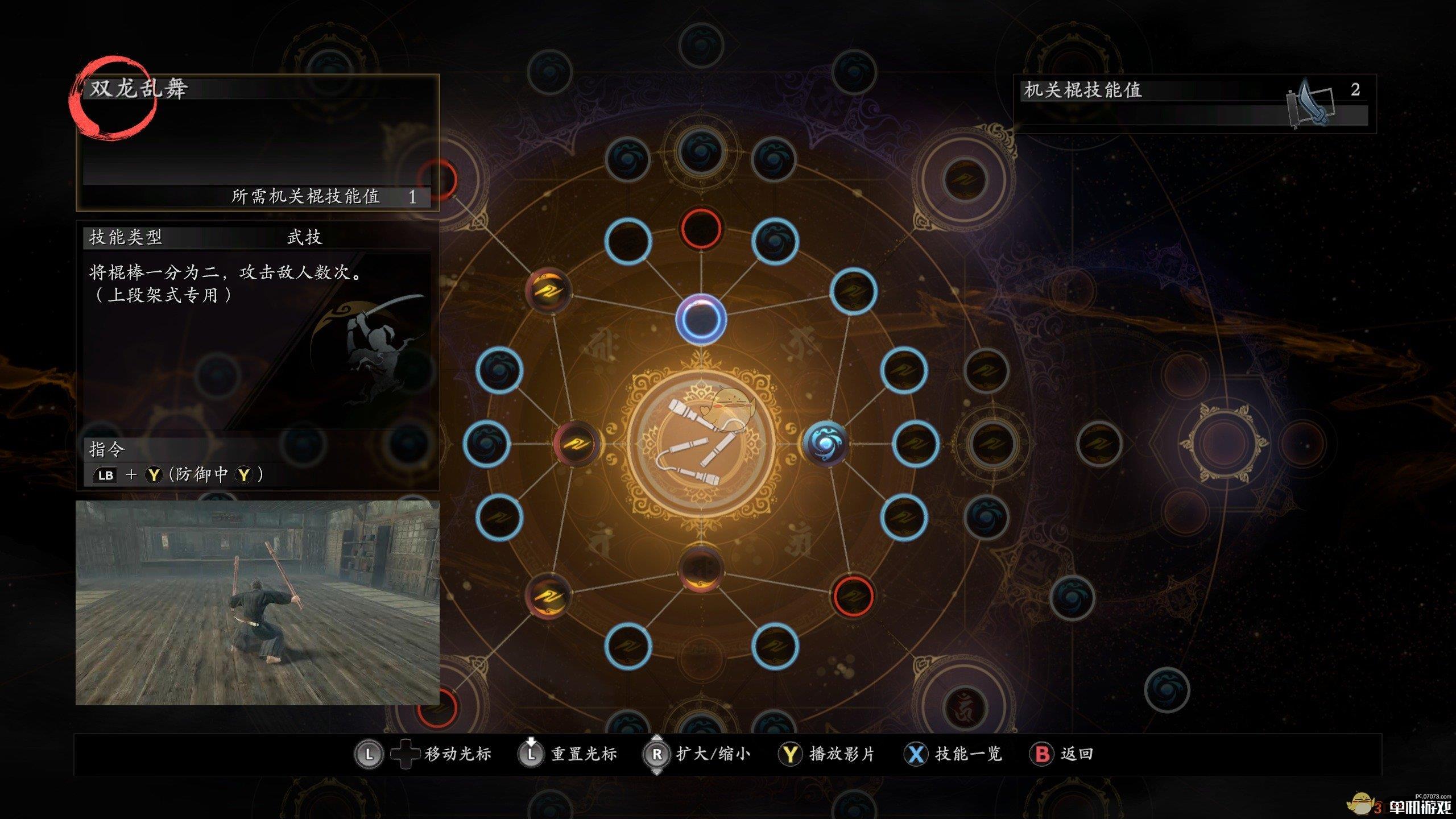Screen dimensions: 1456x819
Task: Select the dark orb node beneath the central emblem
Action: point(701,568)
